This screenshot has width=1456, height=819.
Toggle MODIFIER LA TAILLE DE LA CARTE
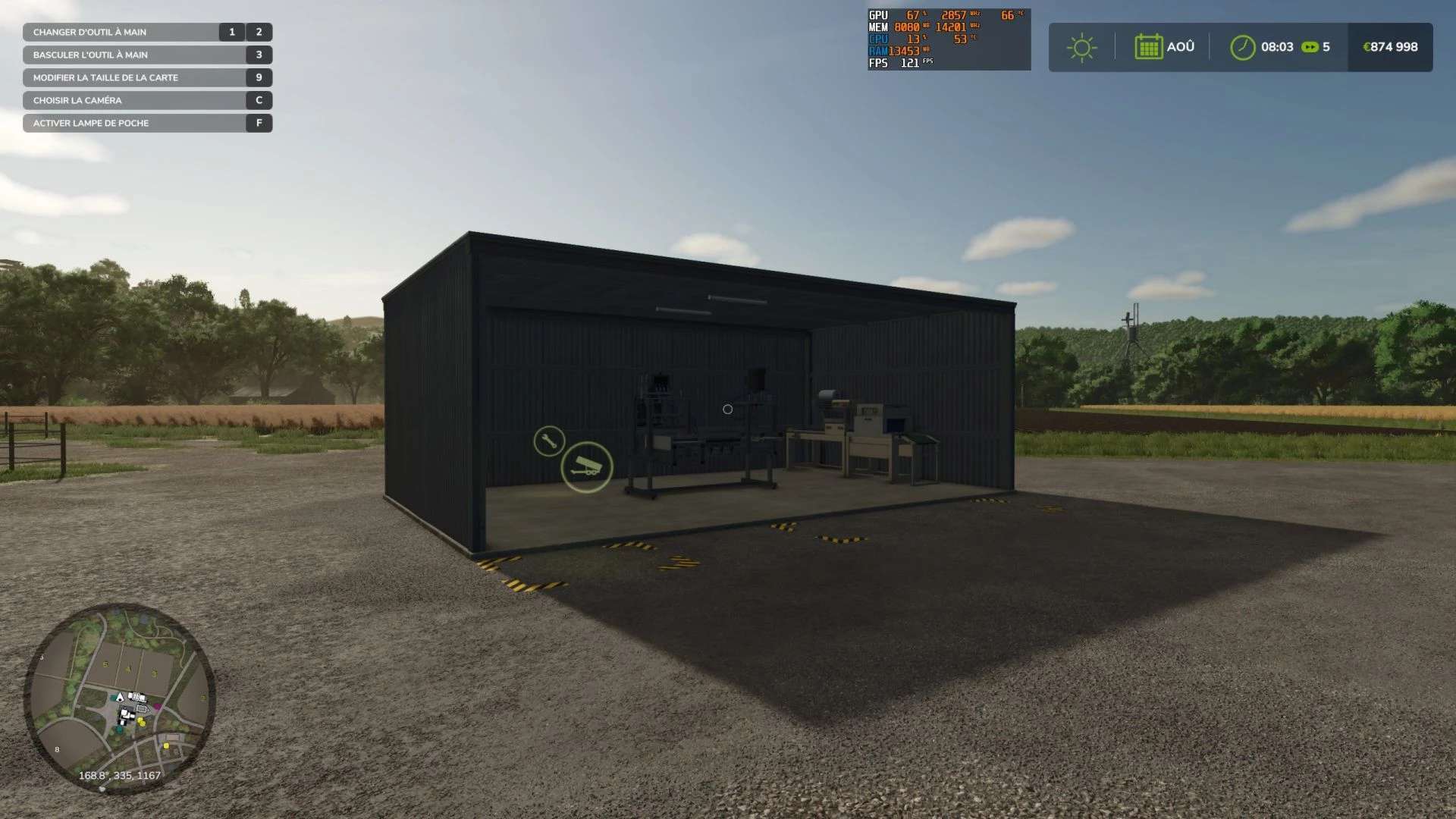105,77
